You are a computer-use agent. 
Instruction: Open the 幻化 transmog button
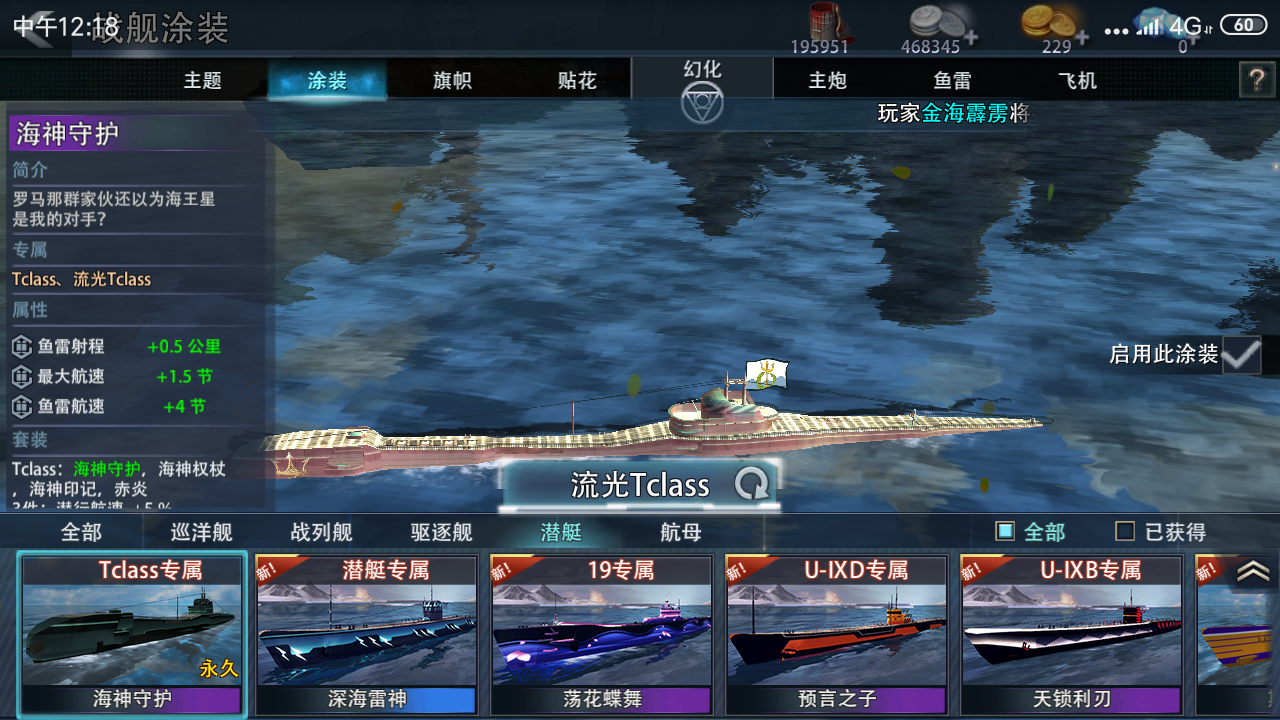coord(702,90)
